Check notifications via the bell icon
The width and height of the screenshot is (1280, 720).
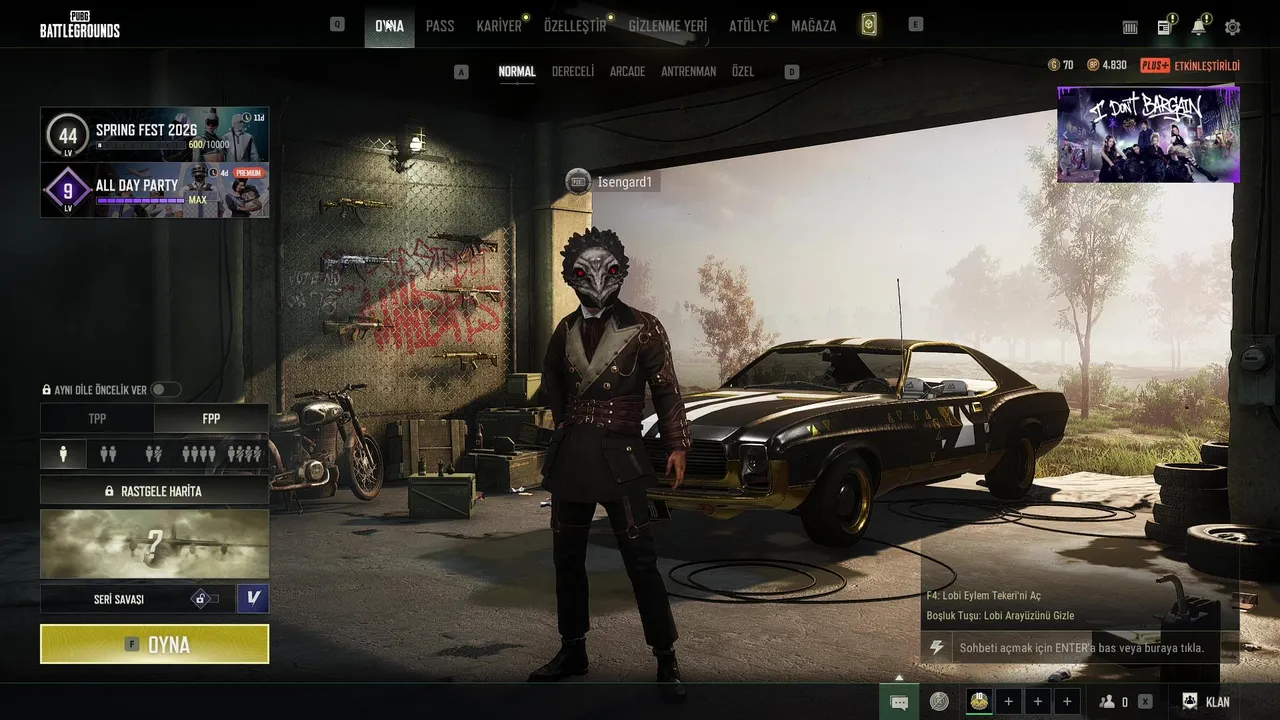pos(1198,27)
